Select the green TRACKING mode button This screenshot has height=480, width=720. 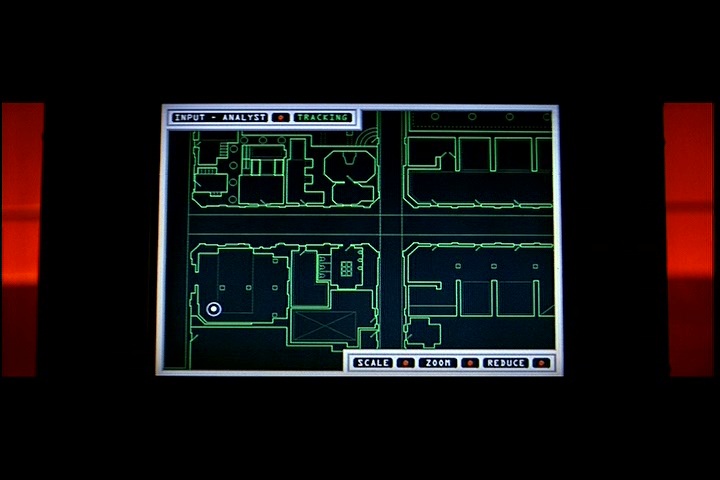(322, 117)
